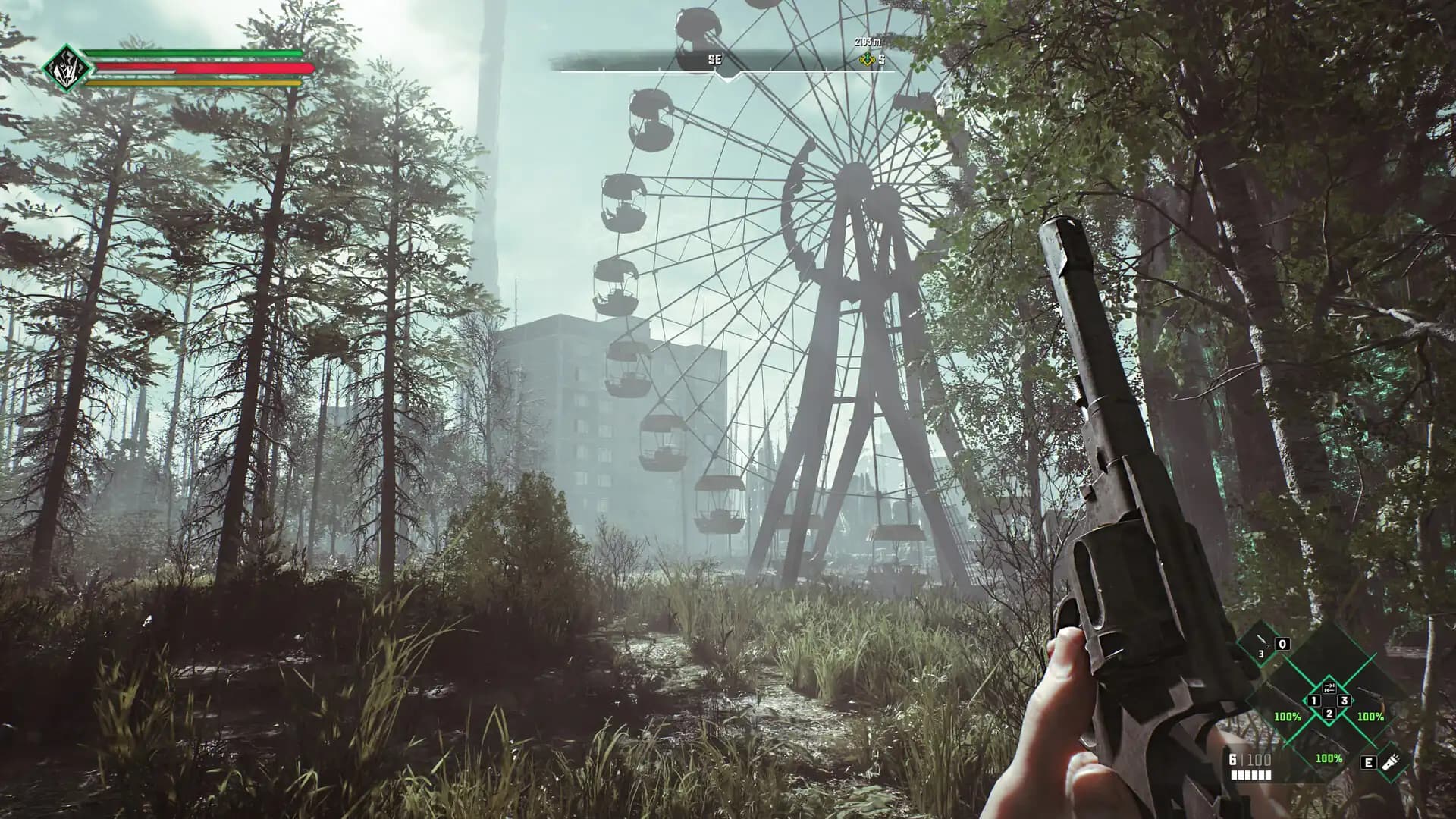Toggle weapon slot 1 as equipped

tap(1313, 701)
